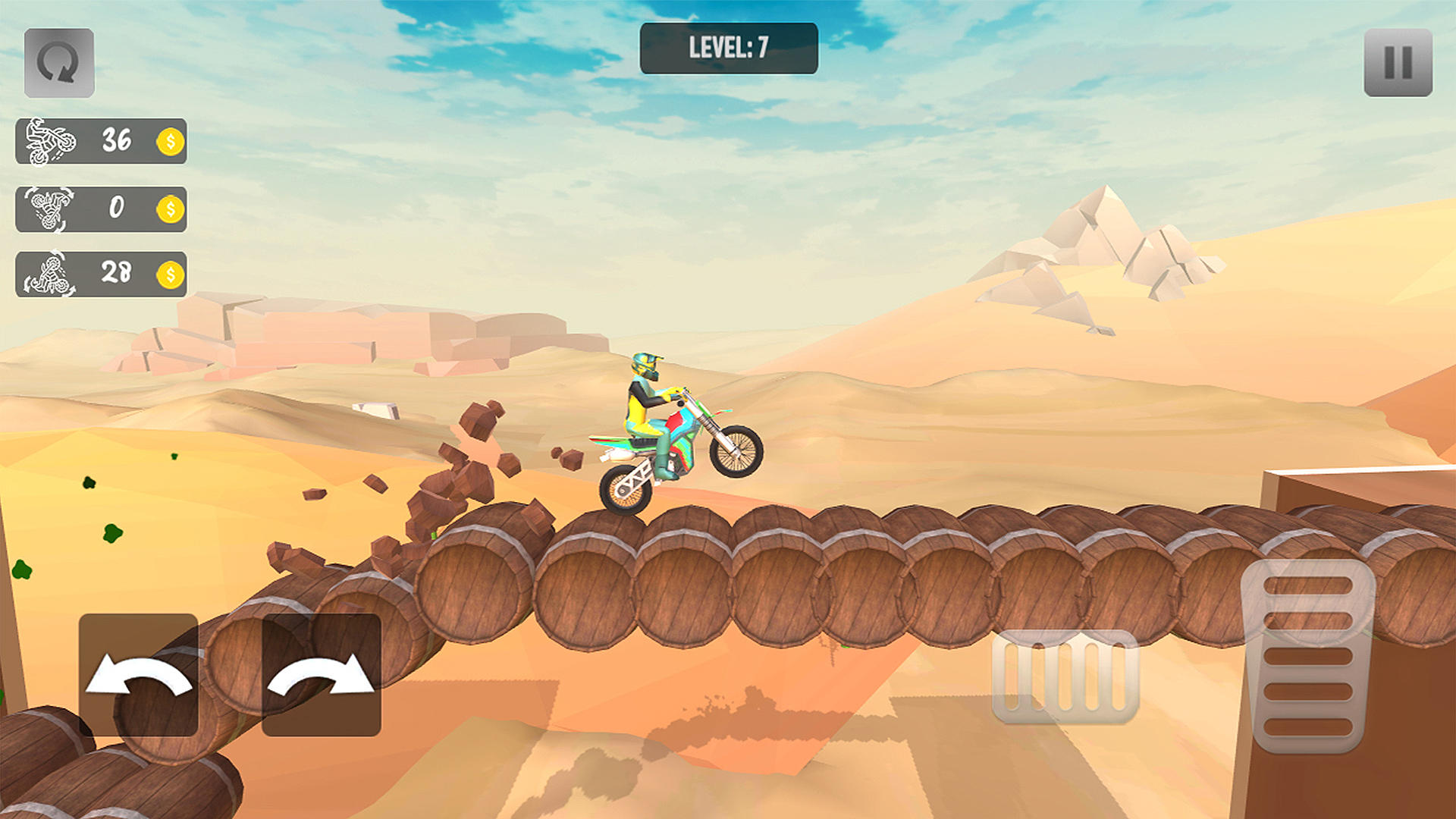Tap the pause bars symbol
Viewport: 1456px width, 819px height.
click(1399, 61)
